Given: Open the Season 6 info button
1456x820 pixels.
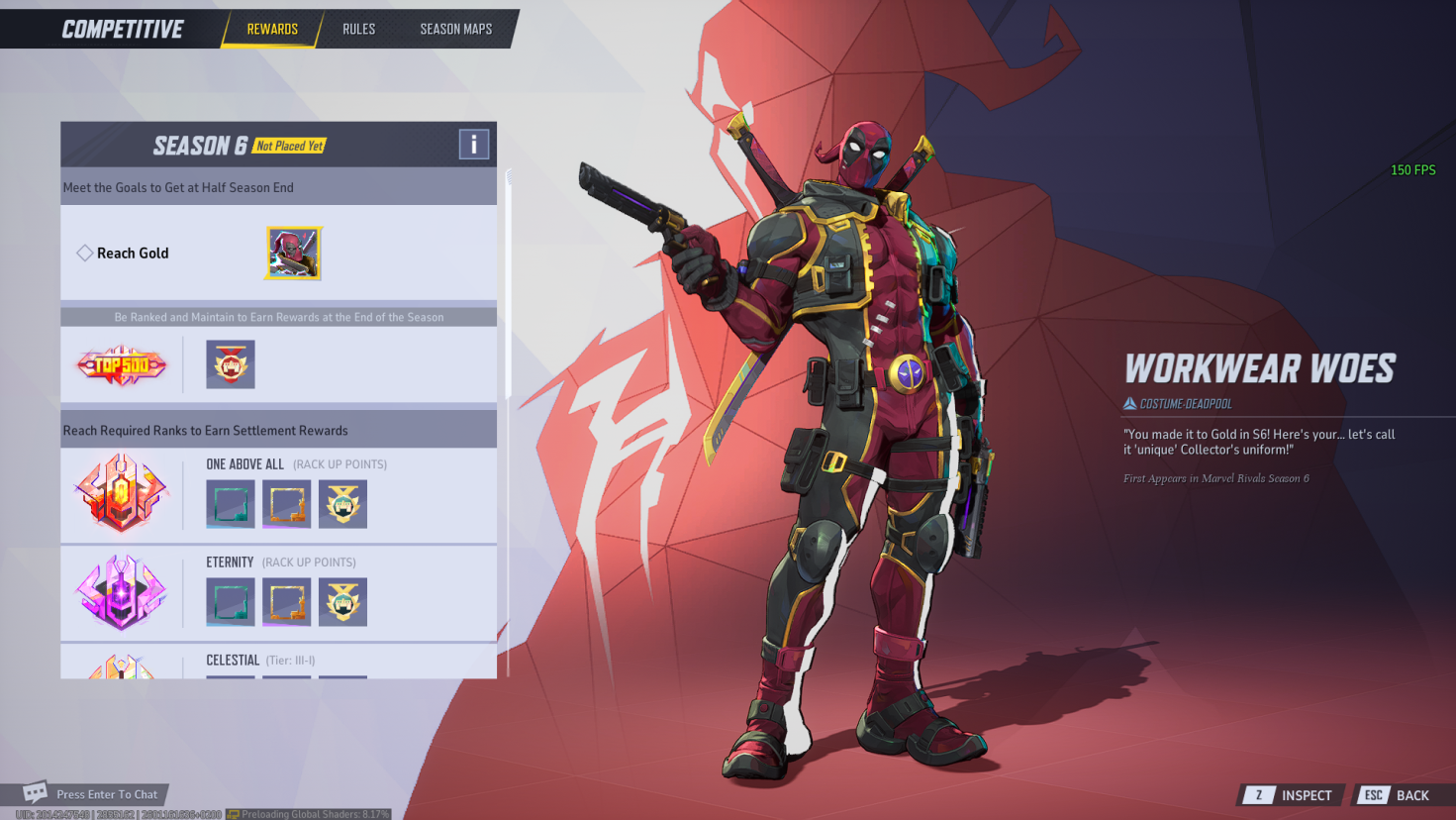Looking at the screenshot, I should (474, 145).
